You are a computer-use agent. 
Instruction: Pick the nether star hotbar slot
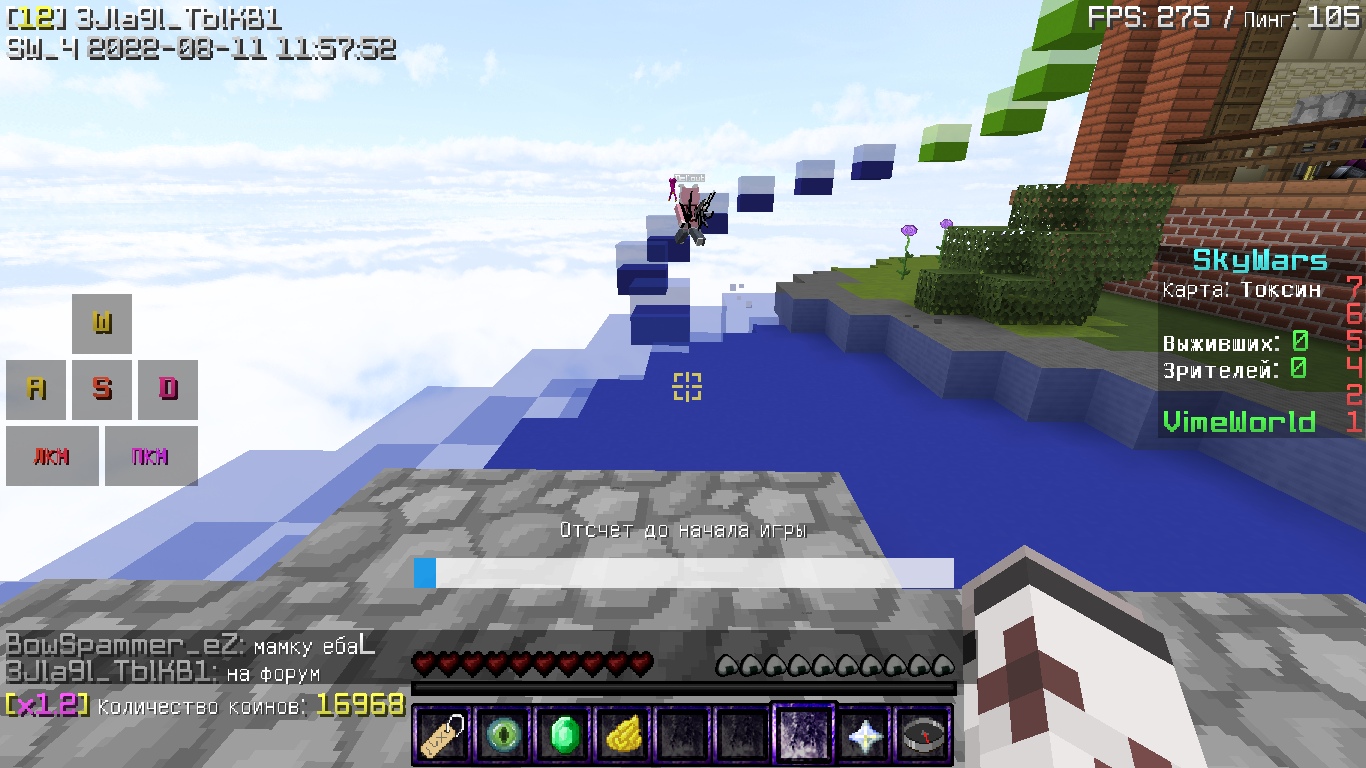863,736
